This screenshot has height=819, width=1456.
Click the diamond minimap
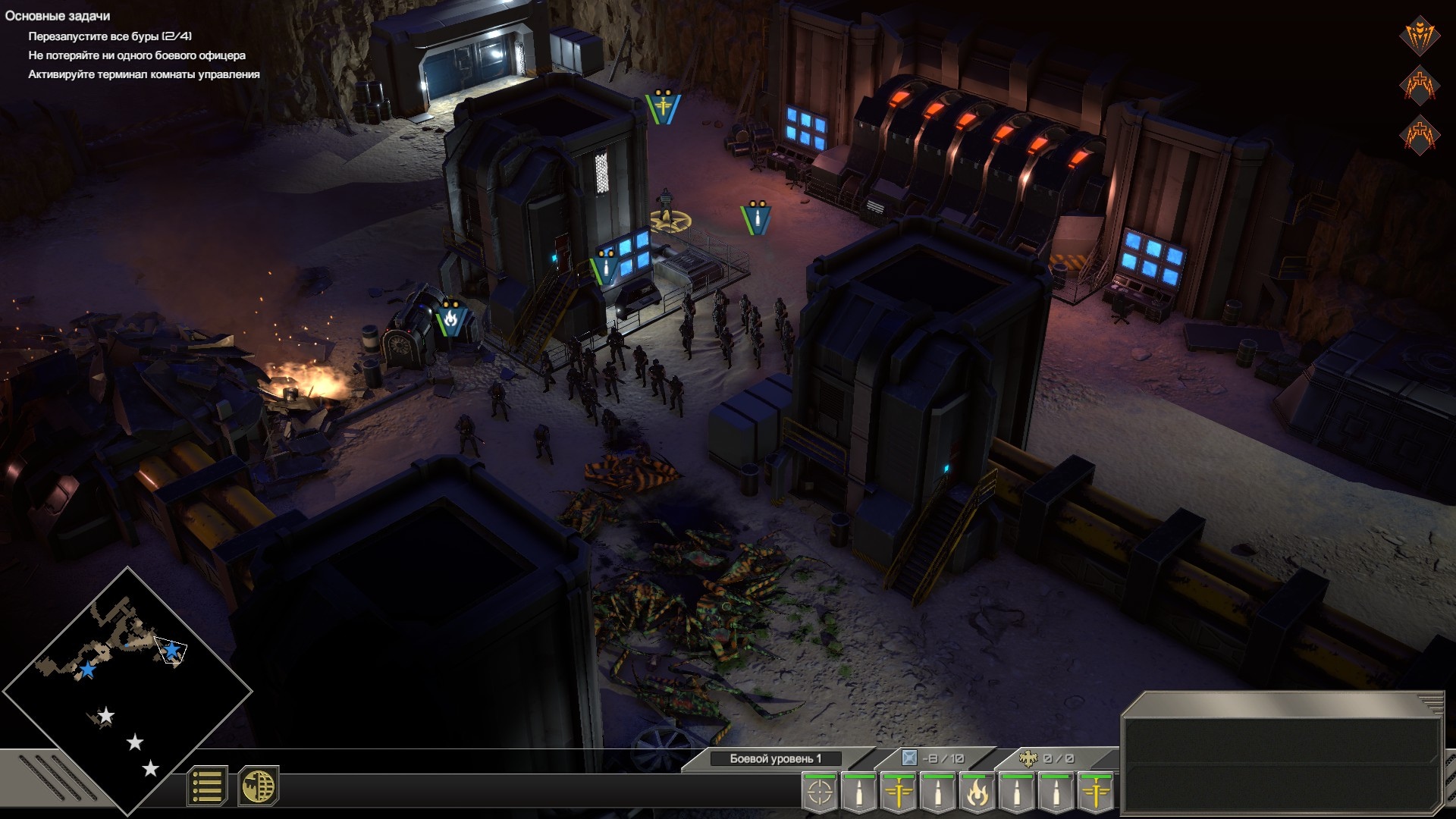[127, 690]
